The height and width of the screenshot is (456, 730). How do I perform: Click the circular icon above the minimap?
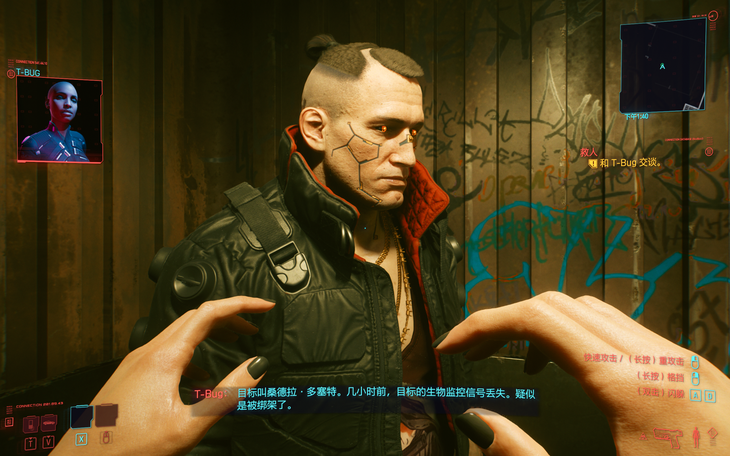[712, 16]
